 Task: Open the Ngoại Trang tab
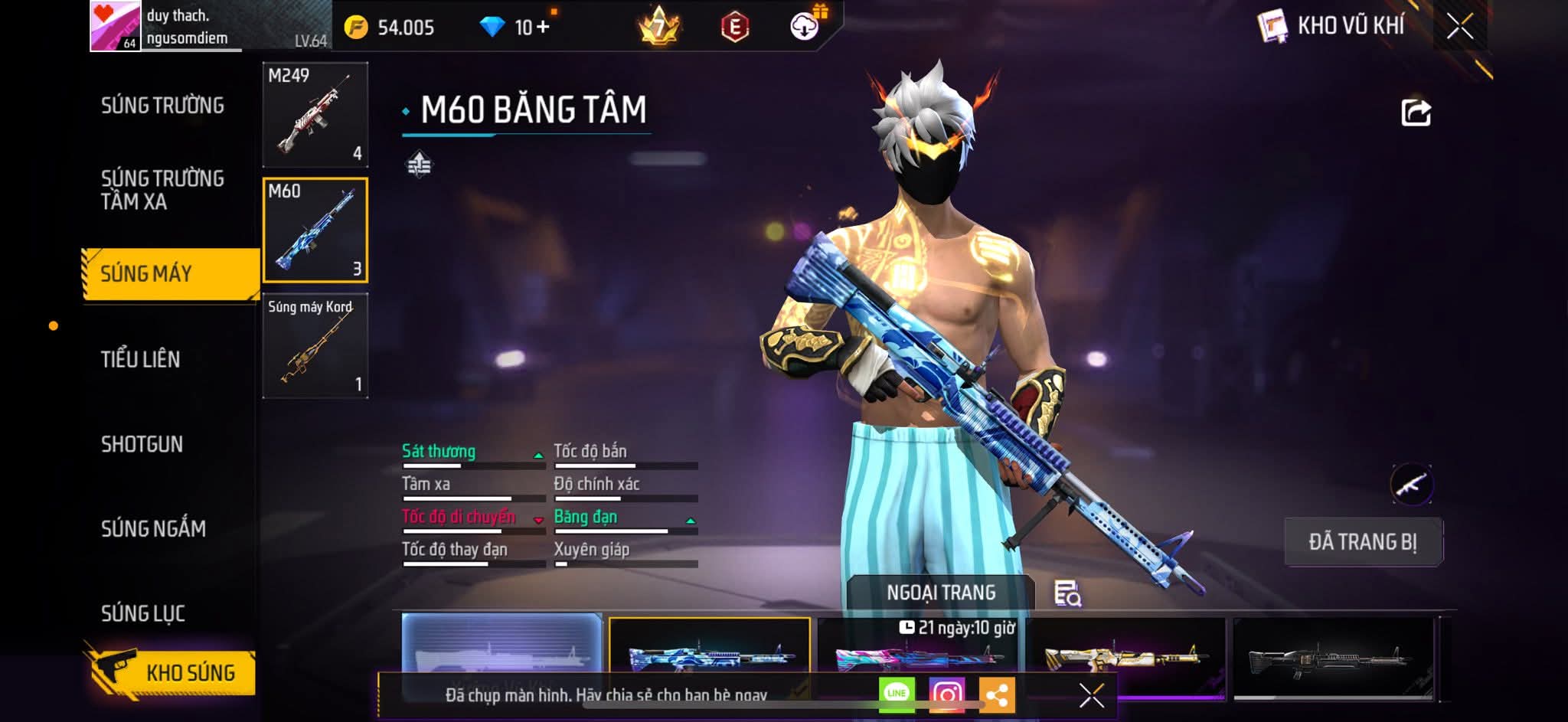tap(941, 593)
